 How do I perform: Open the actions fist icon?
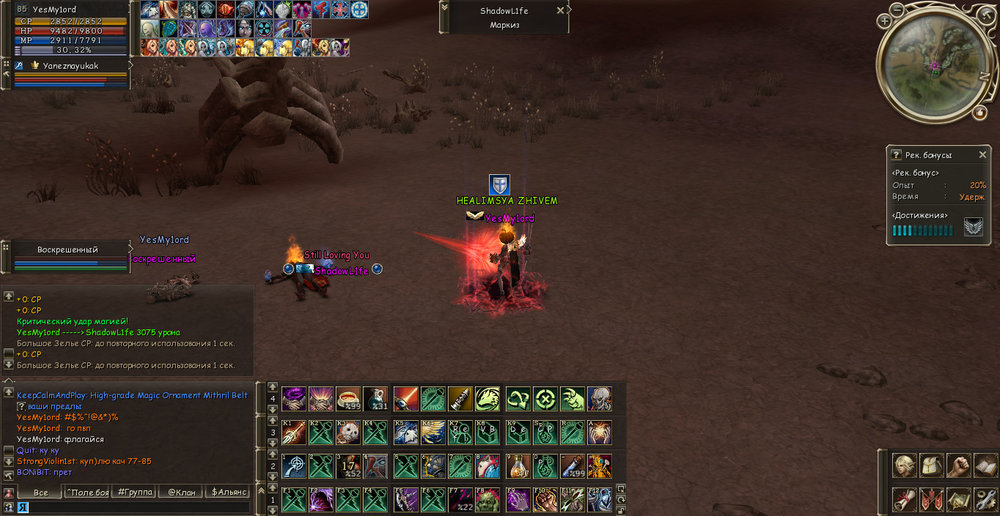click(x=959, y=466)
